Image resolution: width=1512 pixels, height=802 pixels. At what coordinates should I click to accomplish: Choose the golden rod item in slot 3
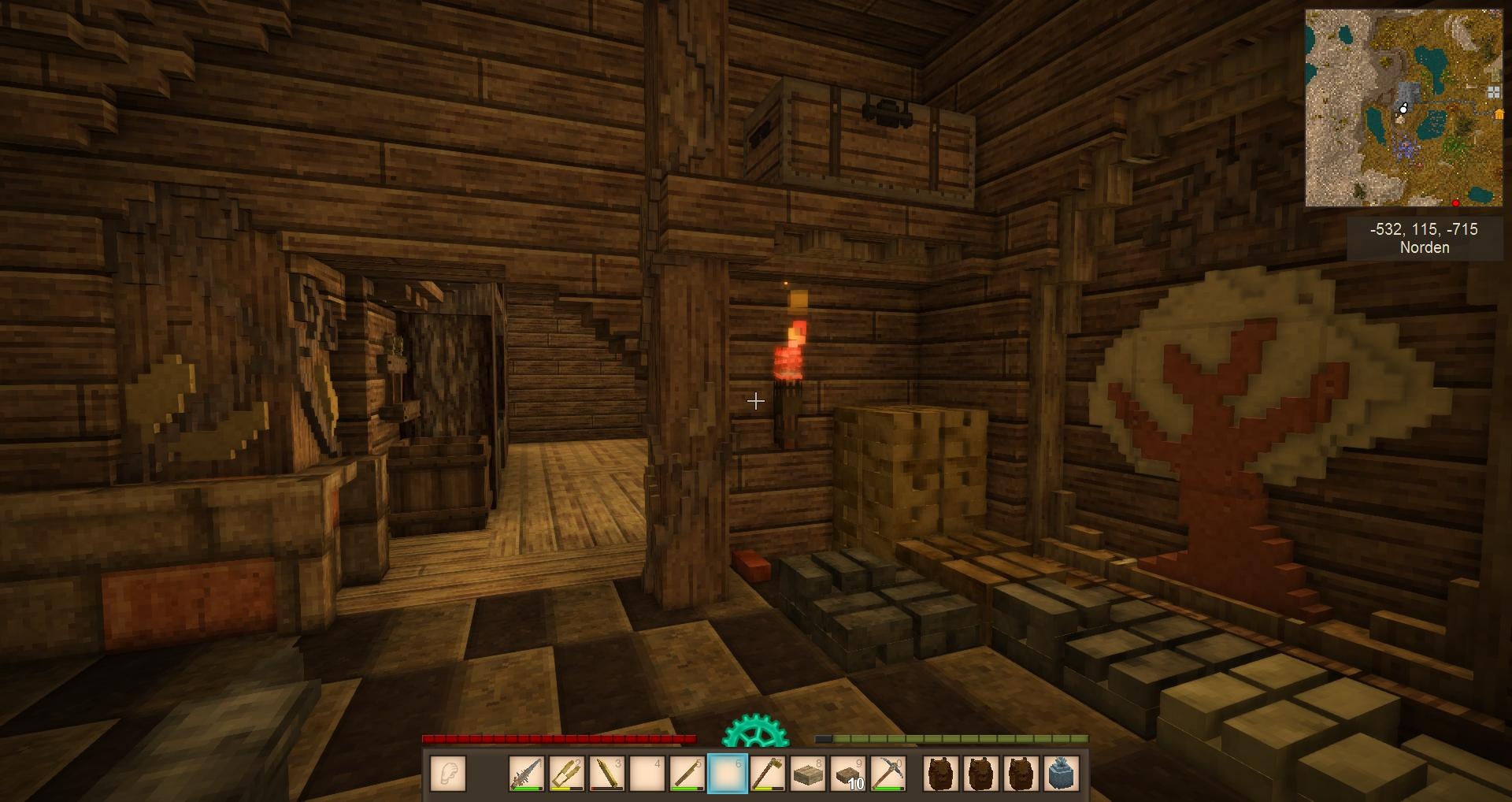pyautogui.click(x=607, y=773)
